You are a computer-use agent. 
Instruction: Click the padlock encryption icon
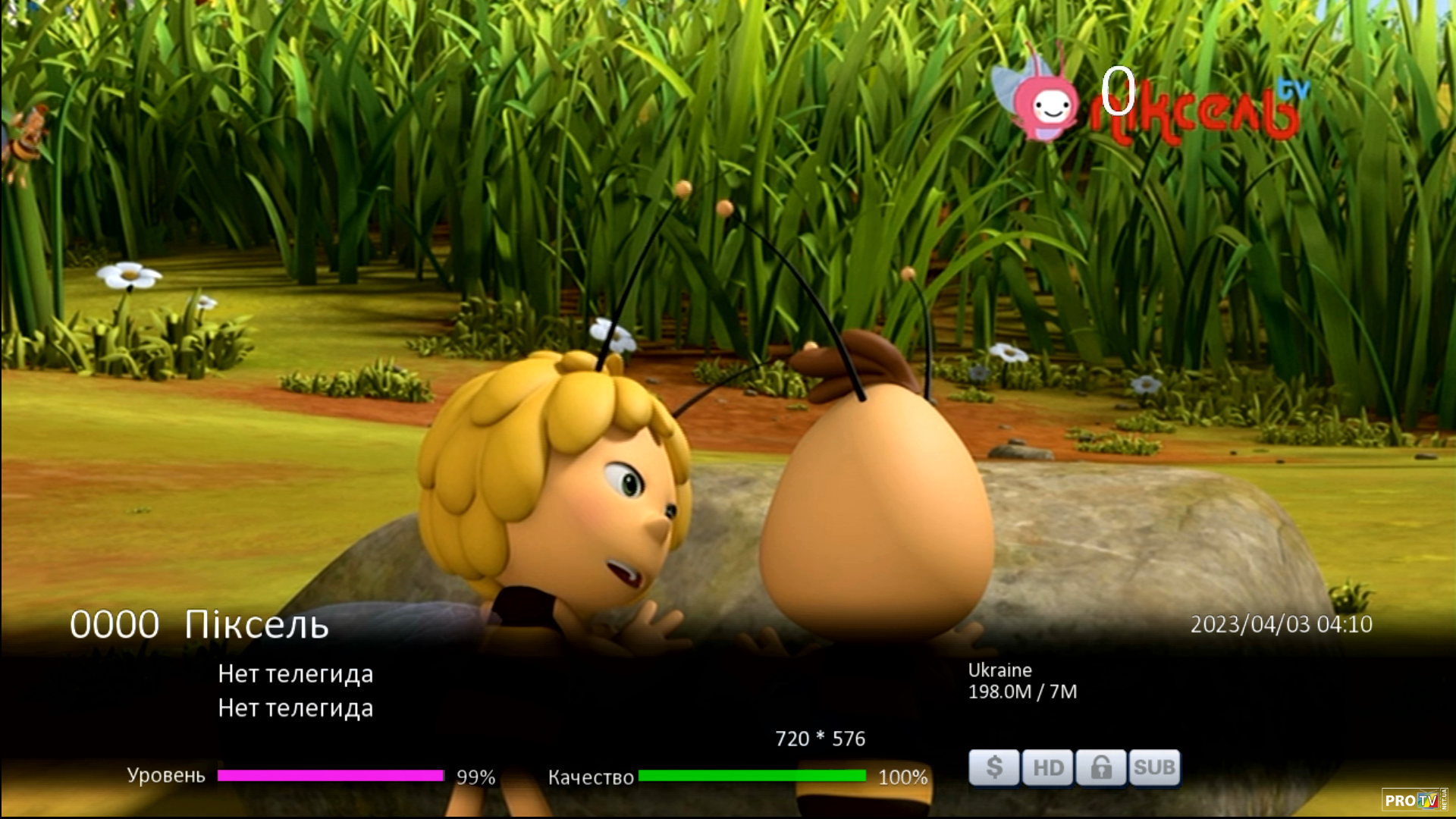point(1100,767)
